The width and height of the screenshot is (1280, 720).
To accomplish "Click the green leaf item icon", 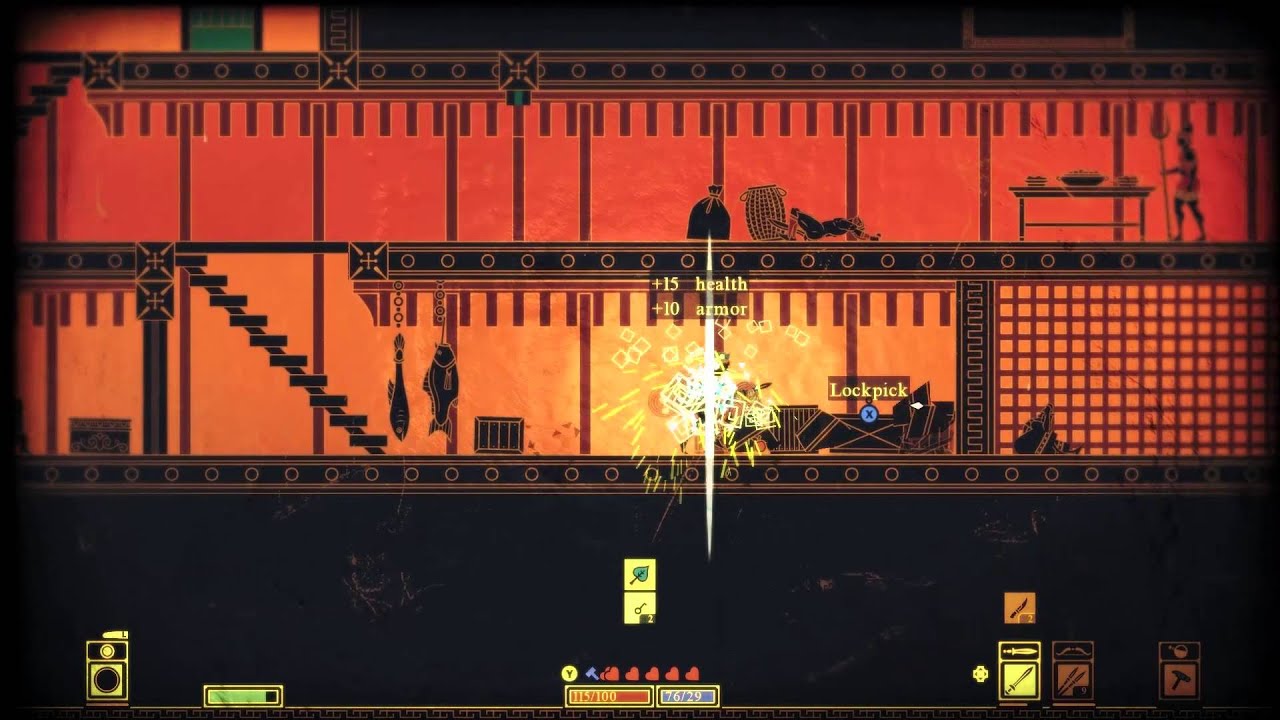I will [639, 574].
